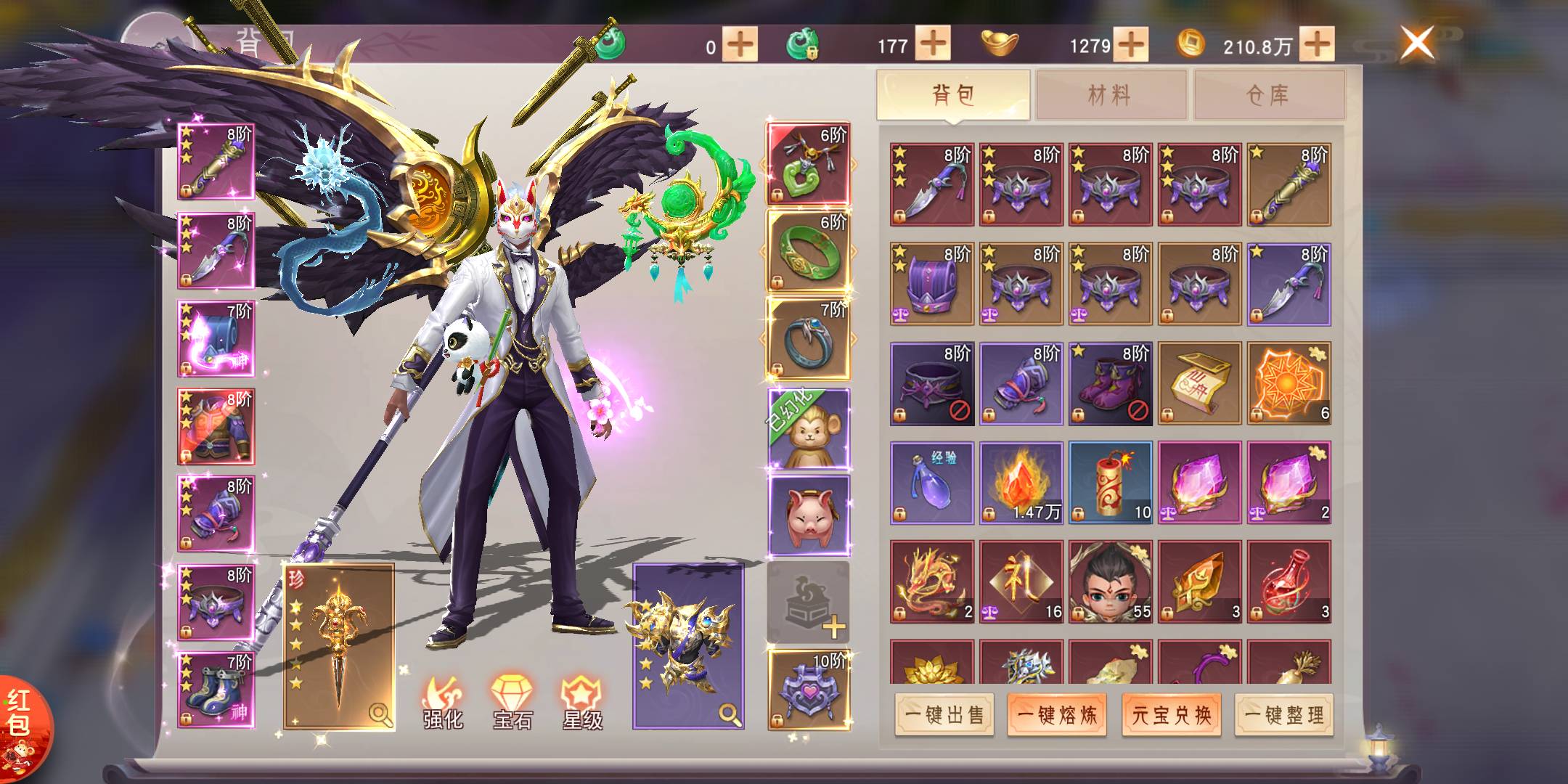This screenshot has width=1568, height=784.
Task: Switch to the 材料 materials tab
Action: (1110, 95)
